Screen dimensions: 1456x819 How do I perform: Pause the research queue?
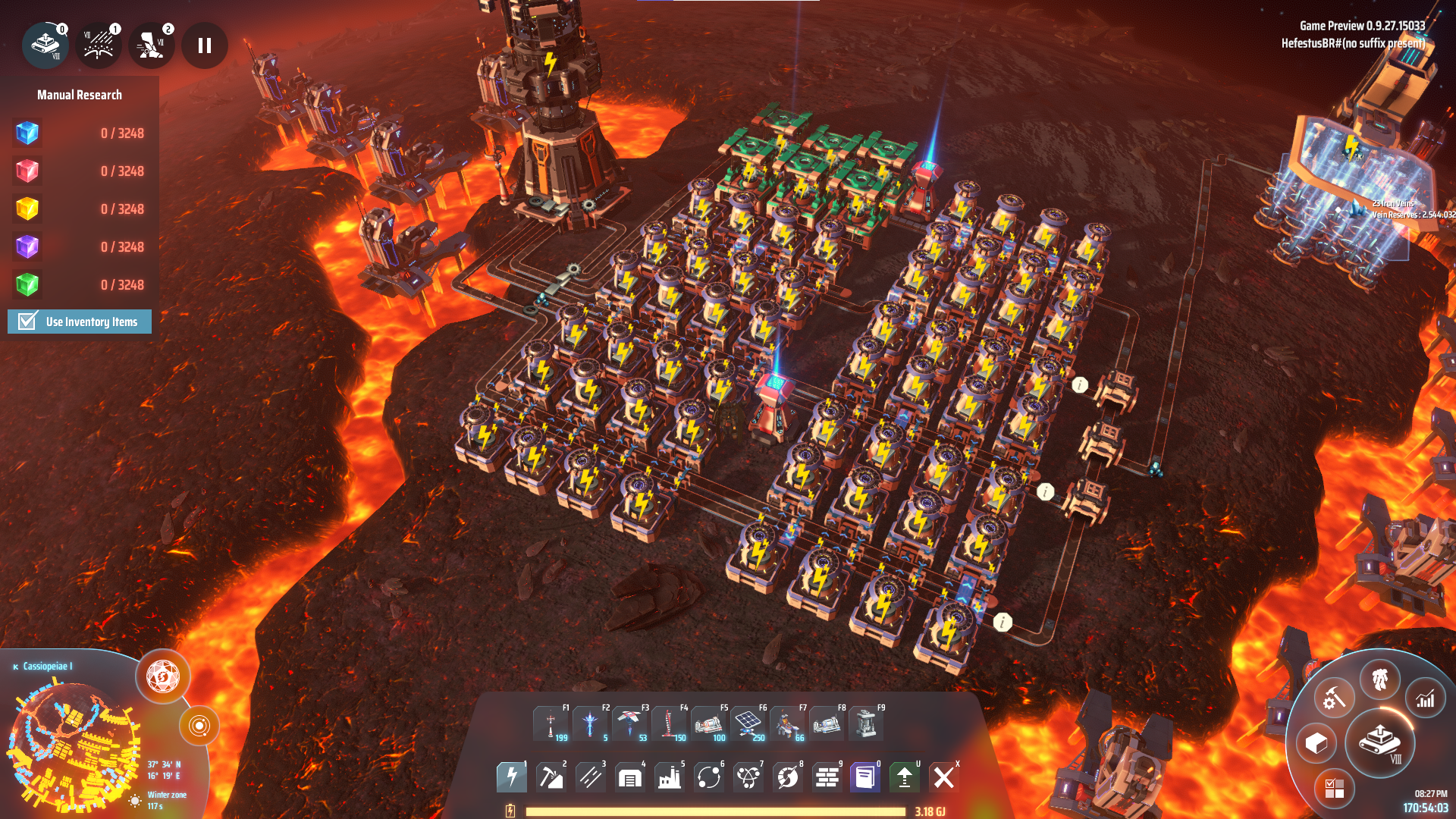pos(204,45)
